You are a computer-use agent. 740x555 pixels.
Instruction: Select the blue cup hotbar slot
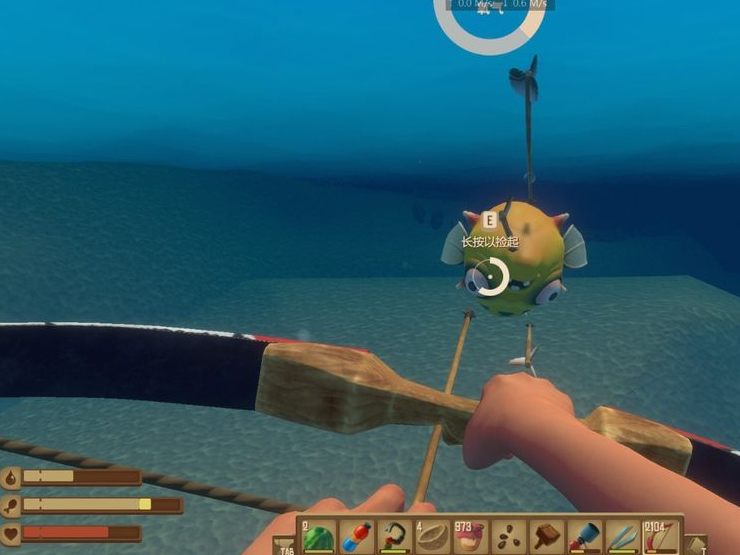pos(584,536)
